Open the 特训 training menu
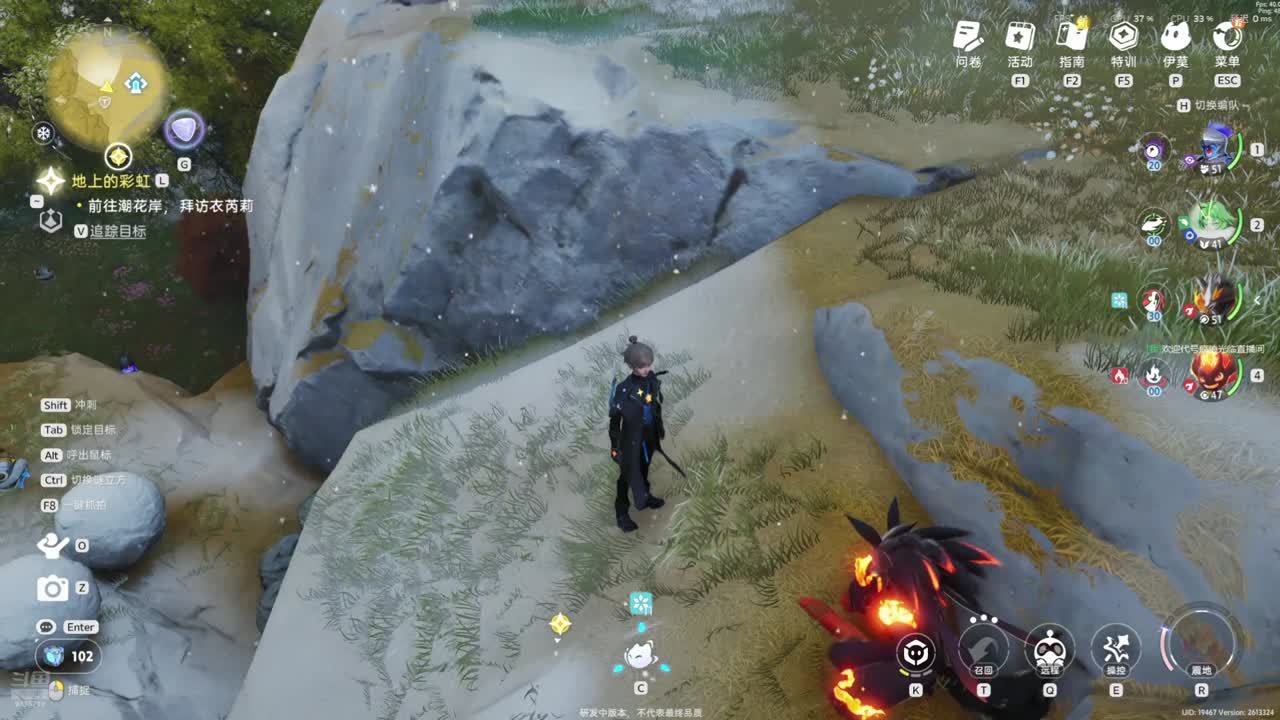 click(1123, 37)
